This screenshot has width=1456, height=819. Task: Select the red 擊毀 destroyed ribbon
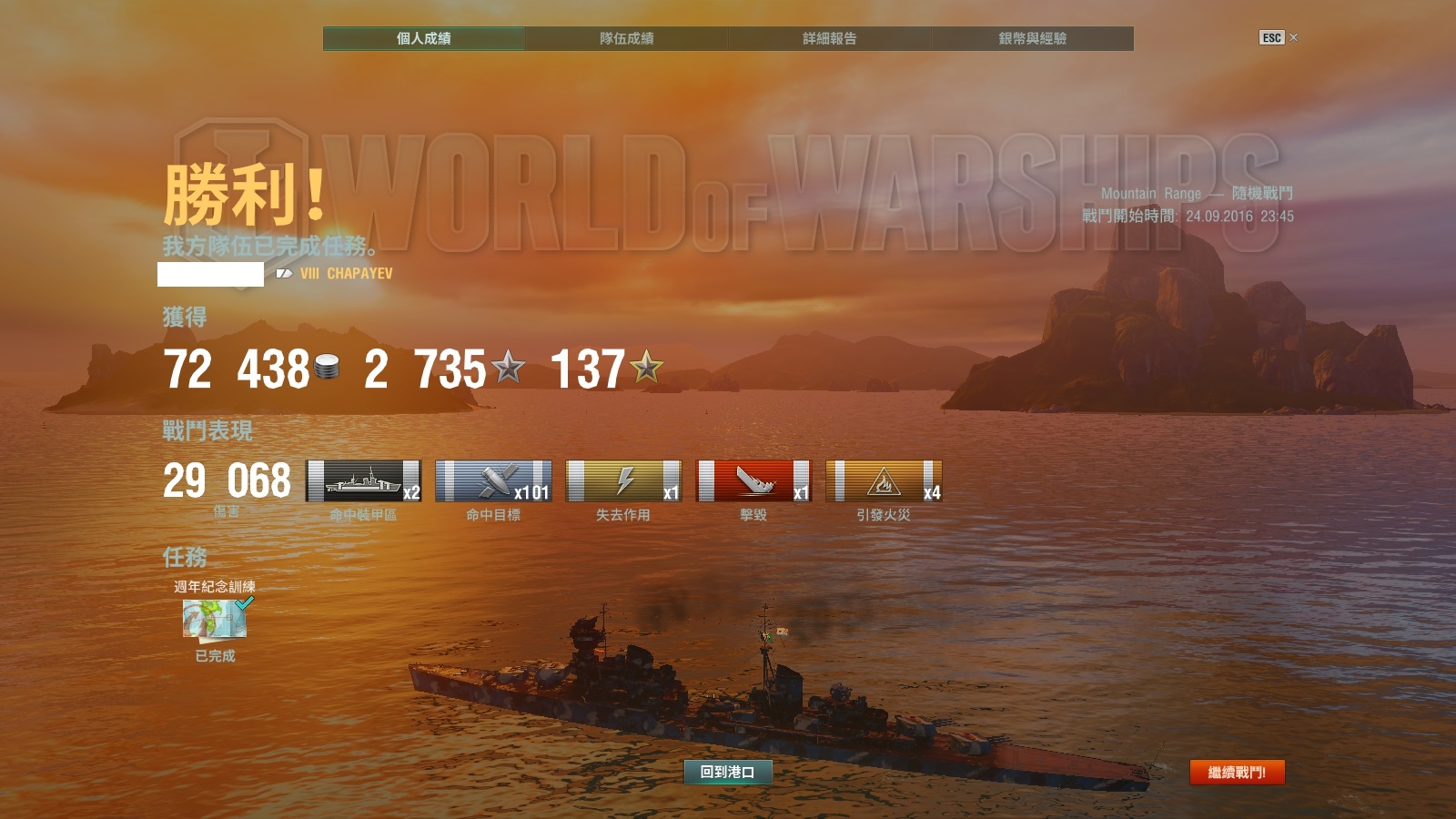pos(753,481)
